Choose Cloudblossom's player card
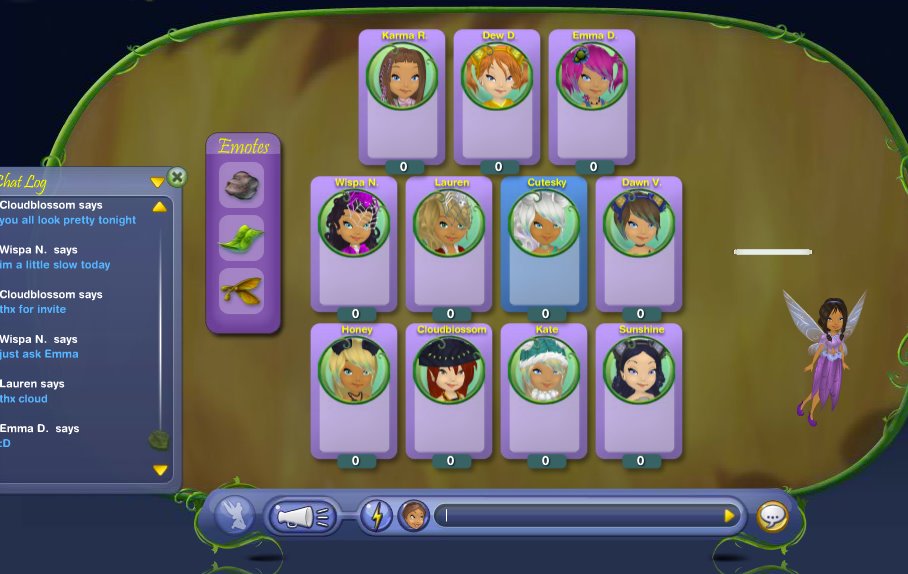The height and width of the screenshot is (574, 908). [x=449, y=390]
